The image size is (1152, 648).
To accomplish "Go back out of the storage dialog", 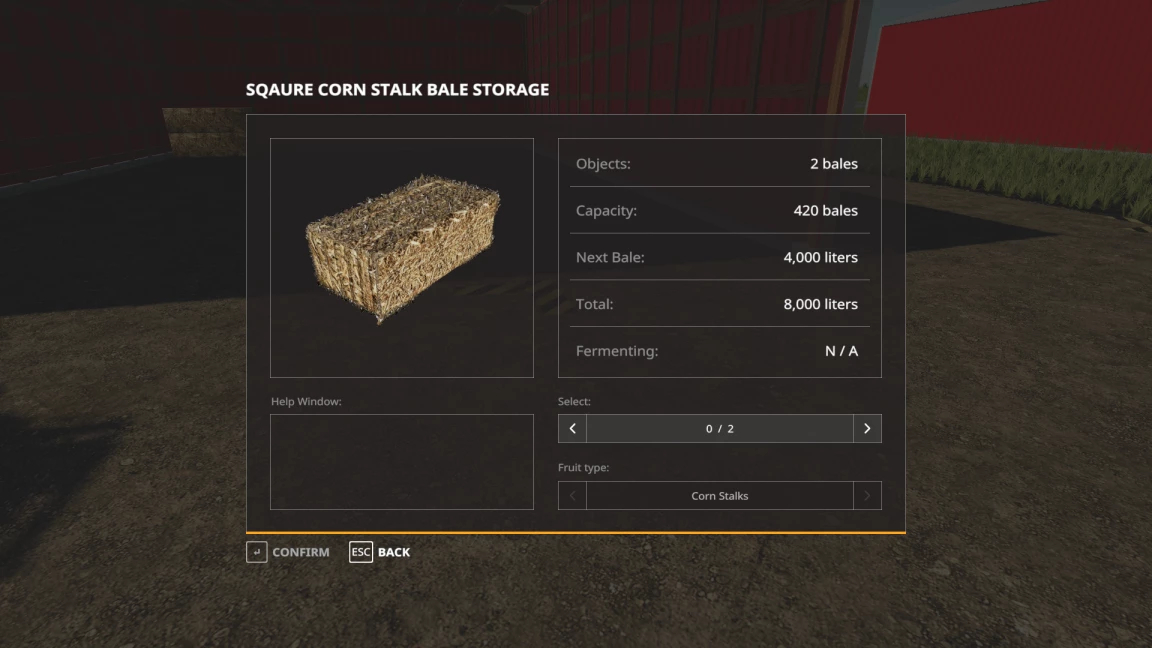I will pyautogui.click(x=380, y=552).
